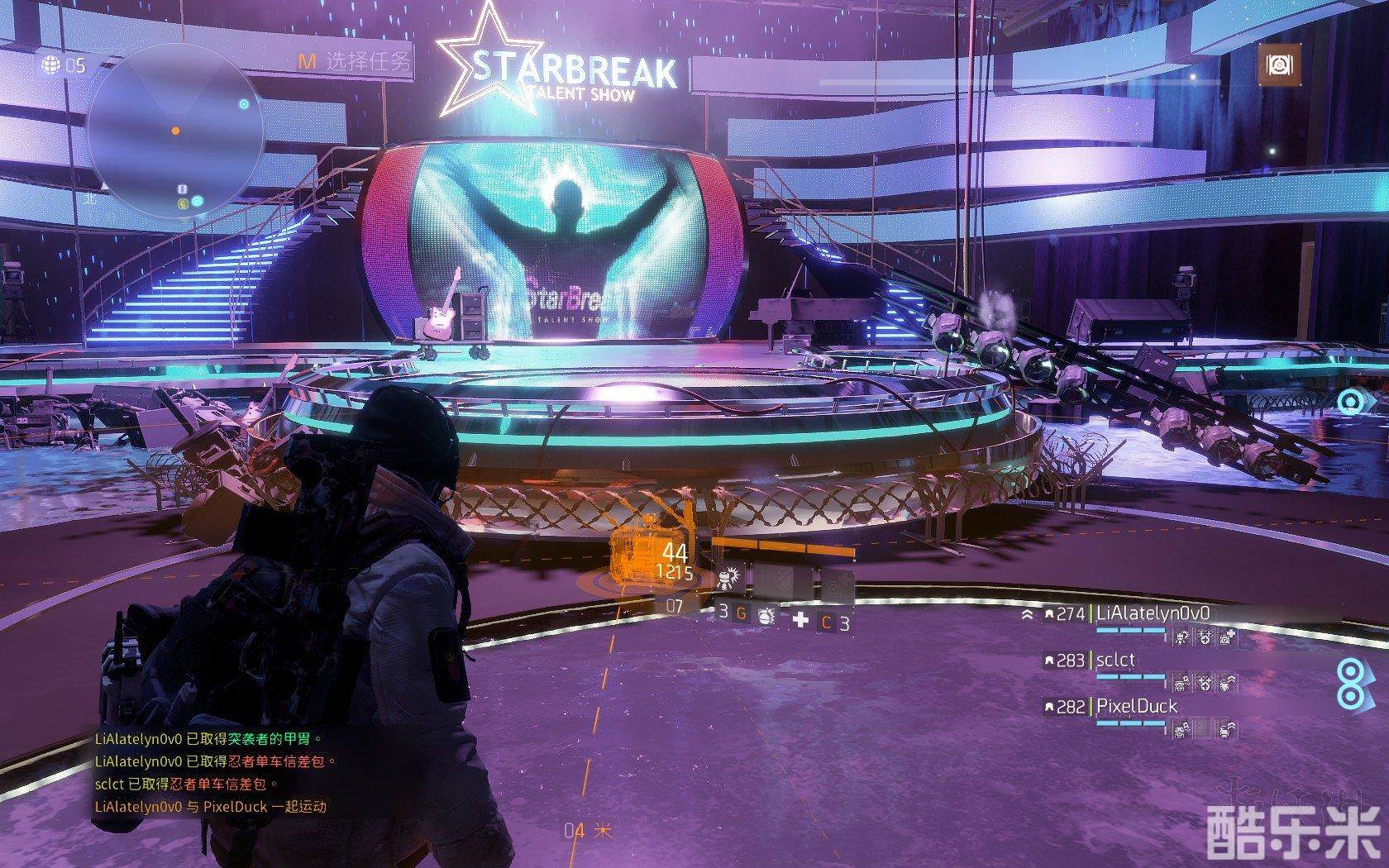
Task: Click the 选择任务 mission selector
Action: 355,60
